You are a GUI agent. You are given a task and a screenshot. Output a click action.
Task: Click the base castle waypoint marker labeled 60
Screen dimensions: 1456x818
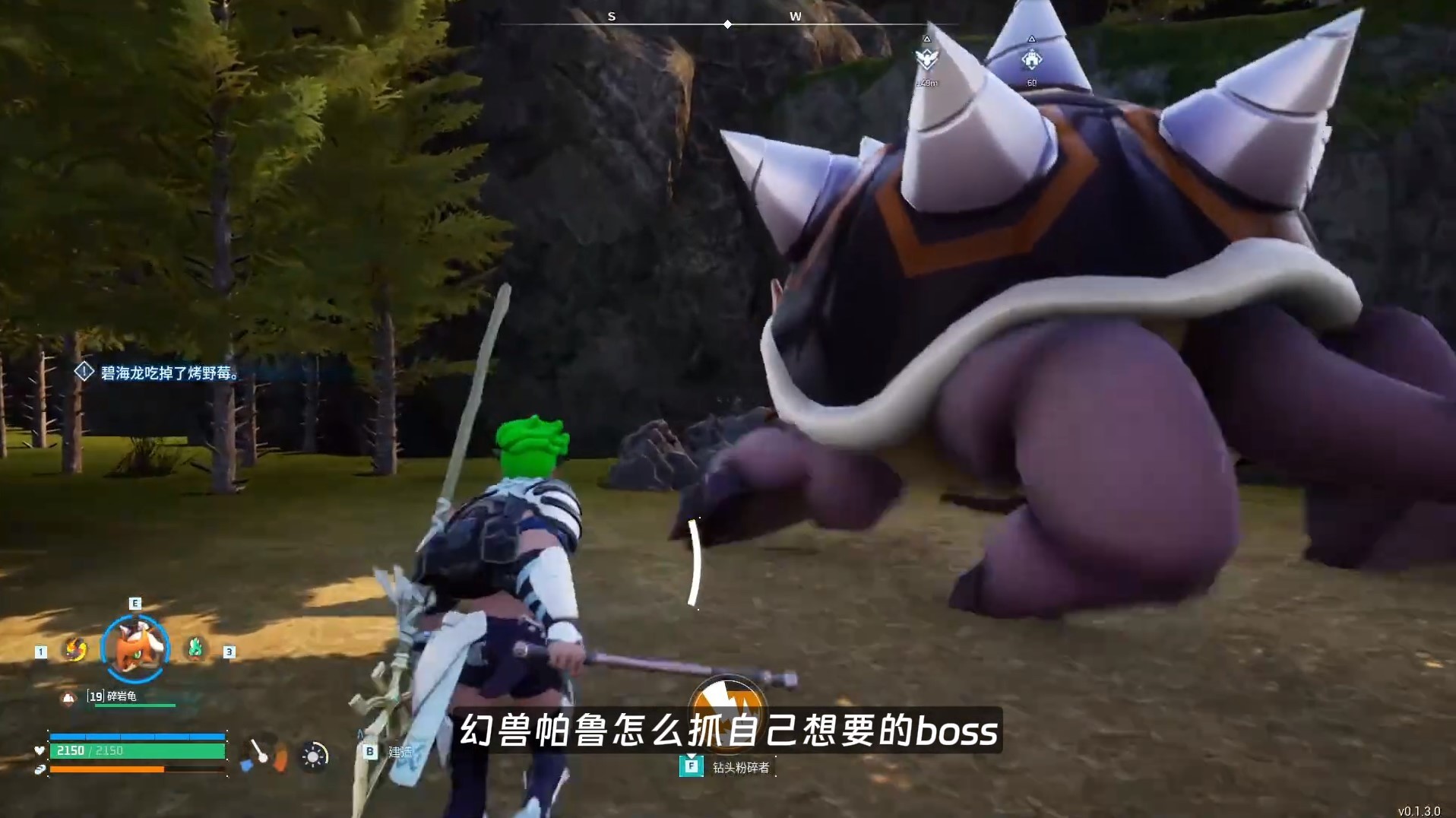point(1030,59)
